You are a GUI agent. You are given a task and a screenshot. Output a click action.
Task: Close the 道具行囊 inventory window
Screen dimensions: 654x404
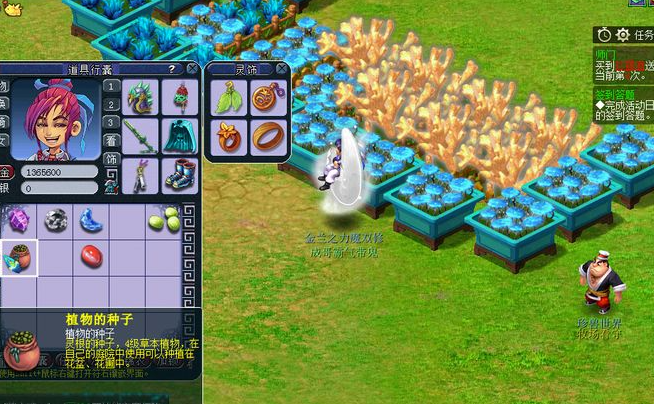pos(192,69)
